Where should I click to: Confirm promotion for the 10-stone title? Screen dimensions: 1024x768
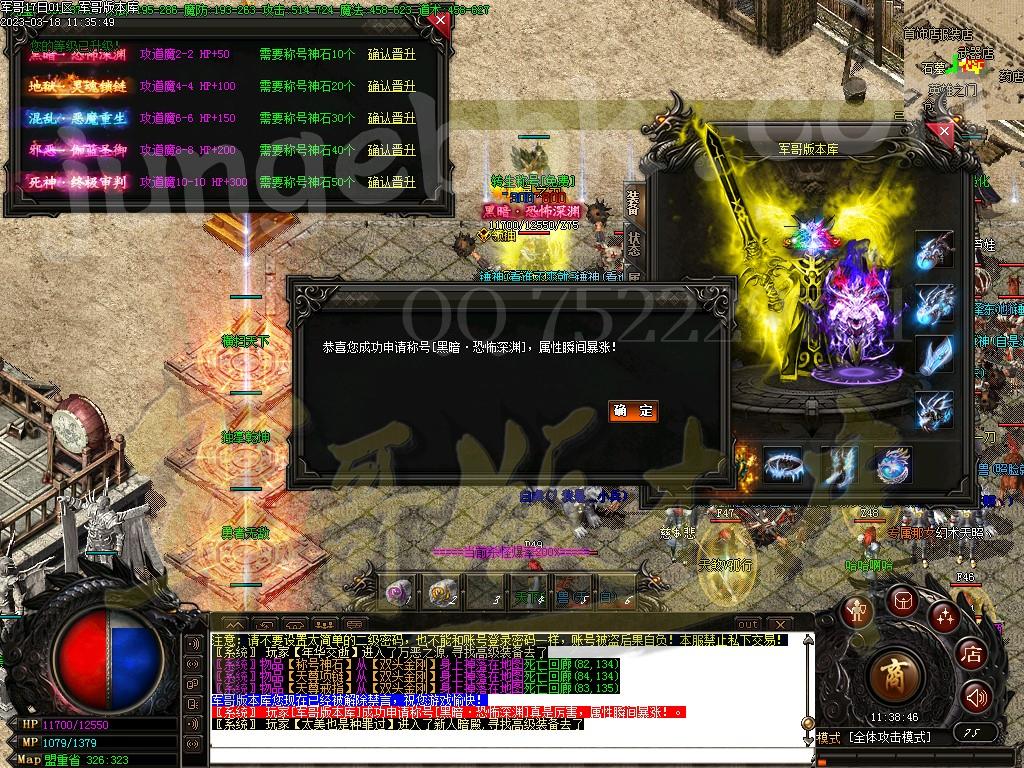pyautogui.click(x=391, y=55)
